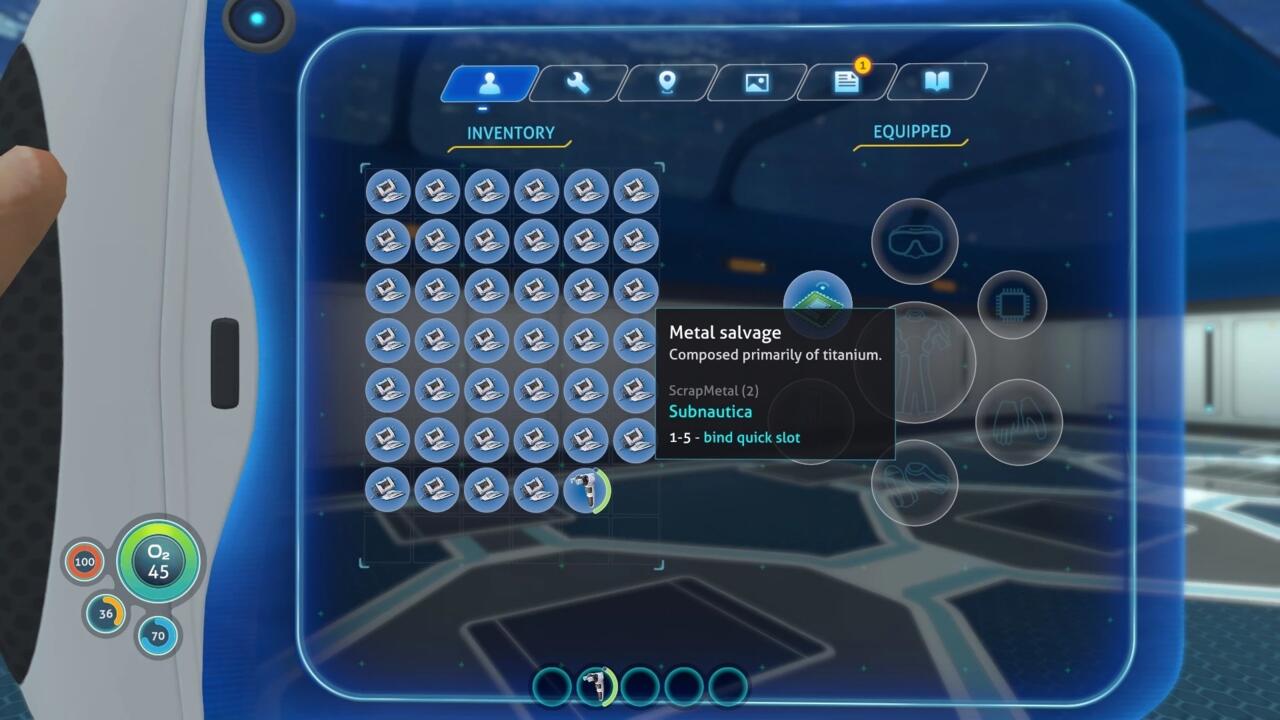1280x720 pixels.
Task: Click the O2 level gauge
Action: click(x=158, y=562)
